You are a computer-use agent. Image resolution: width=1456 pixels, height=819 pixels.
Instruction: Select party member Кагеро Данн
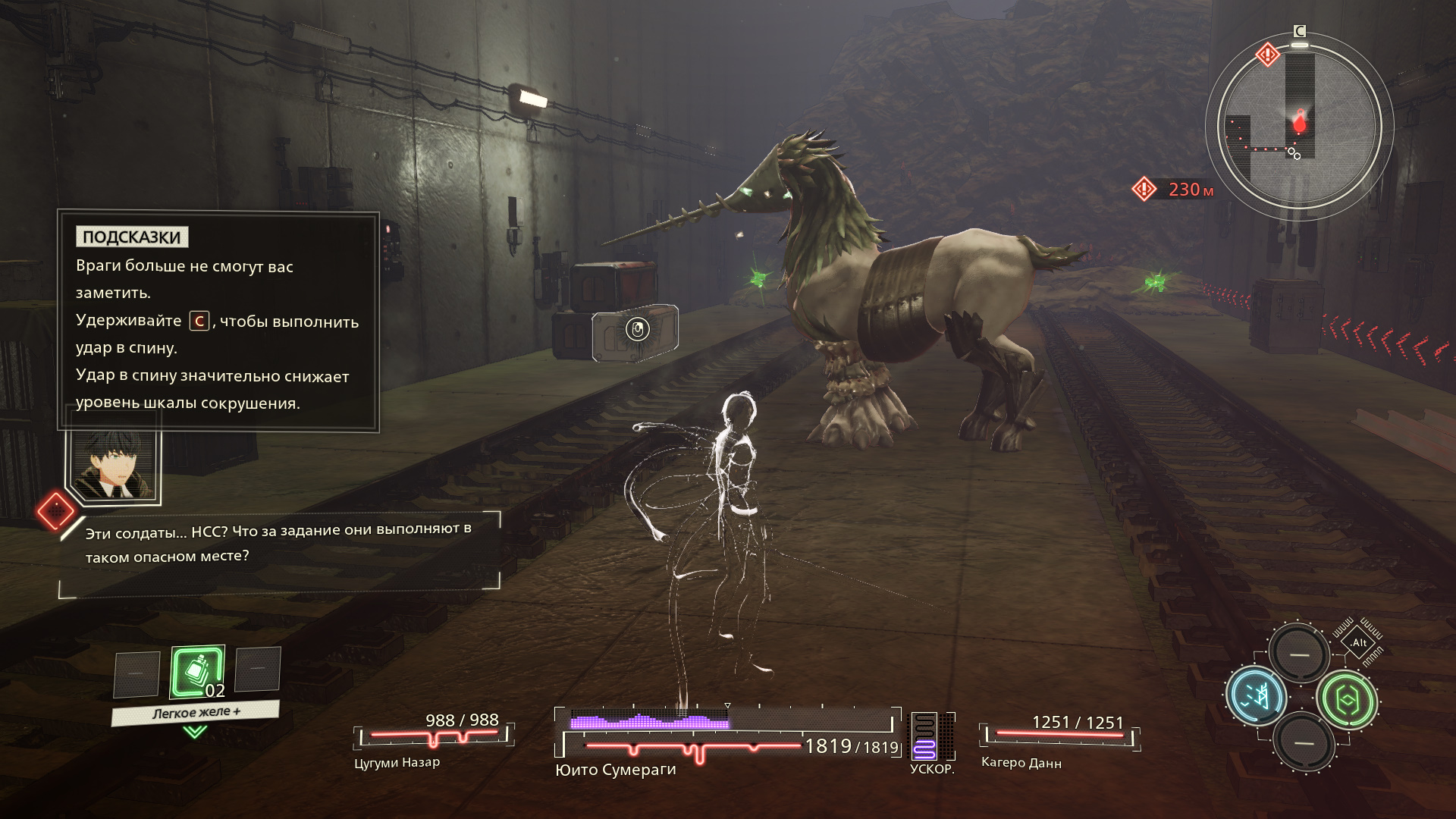[1021, 762]
